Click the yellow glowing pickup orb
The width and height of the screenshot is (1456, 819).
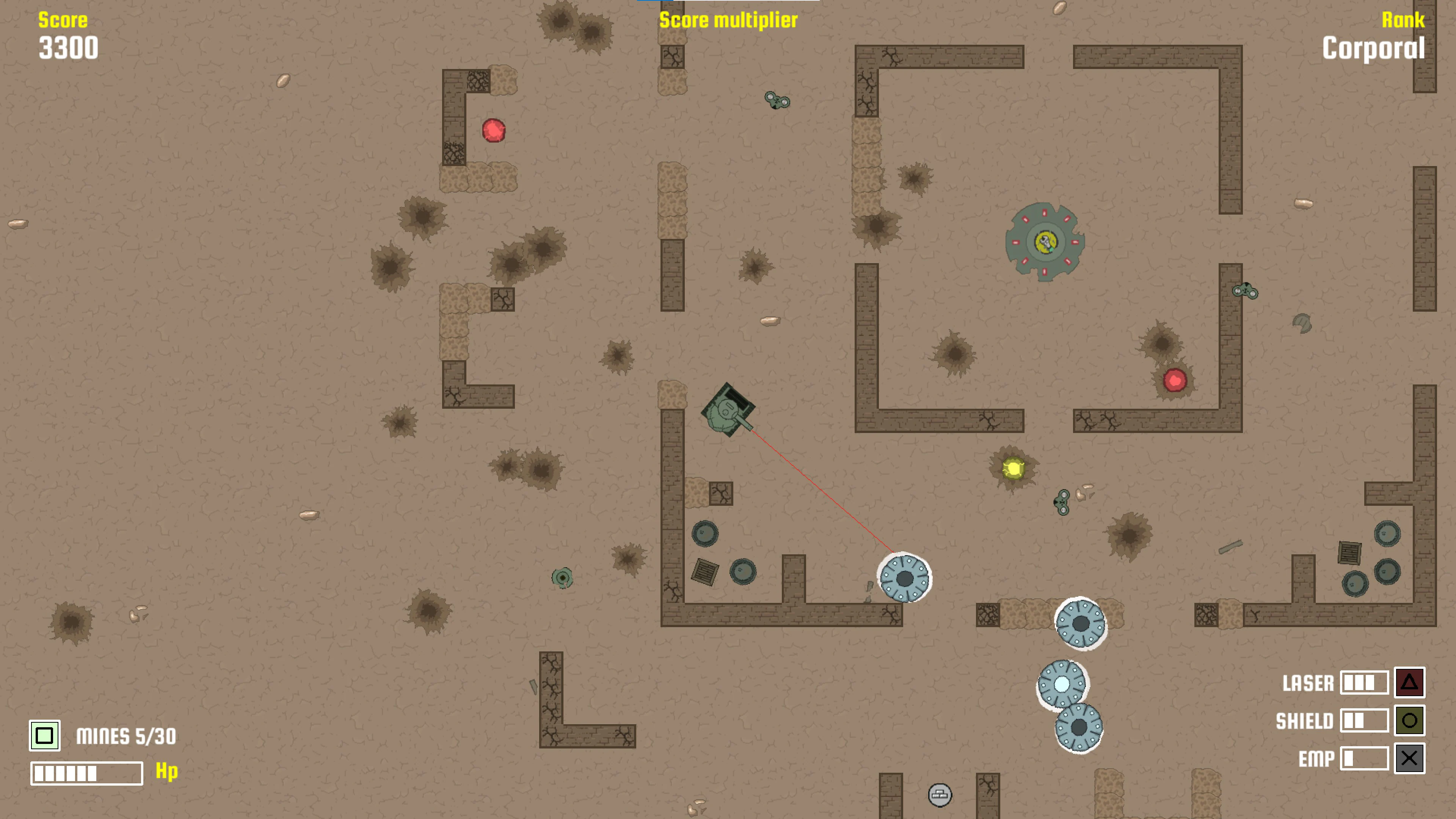click(1015, 469)
